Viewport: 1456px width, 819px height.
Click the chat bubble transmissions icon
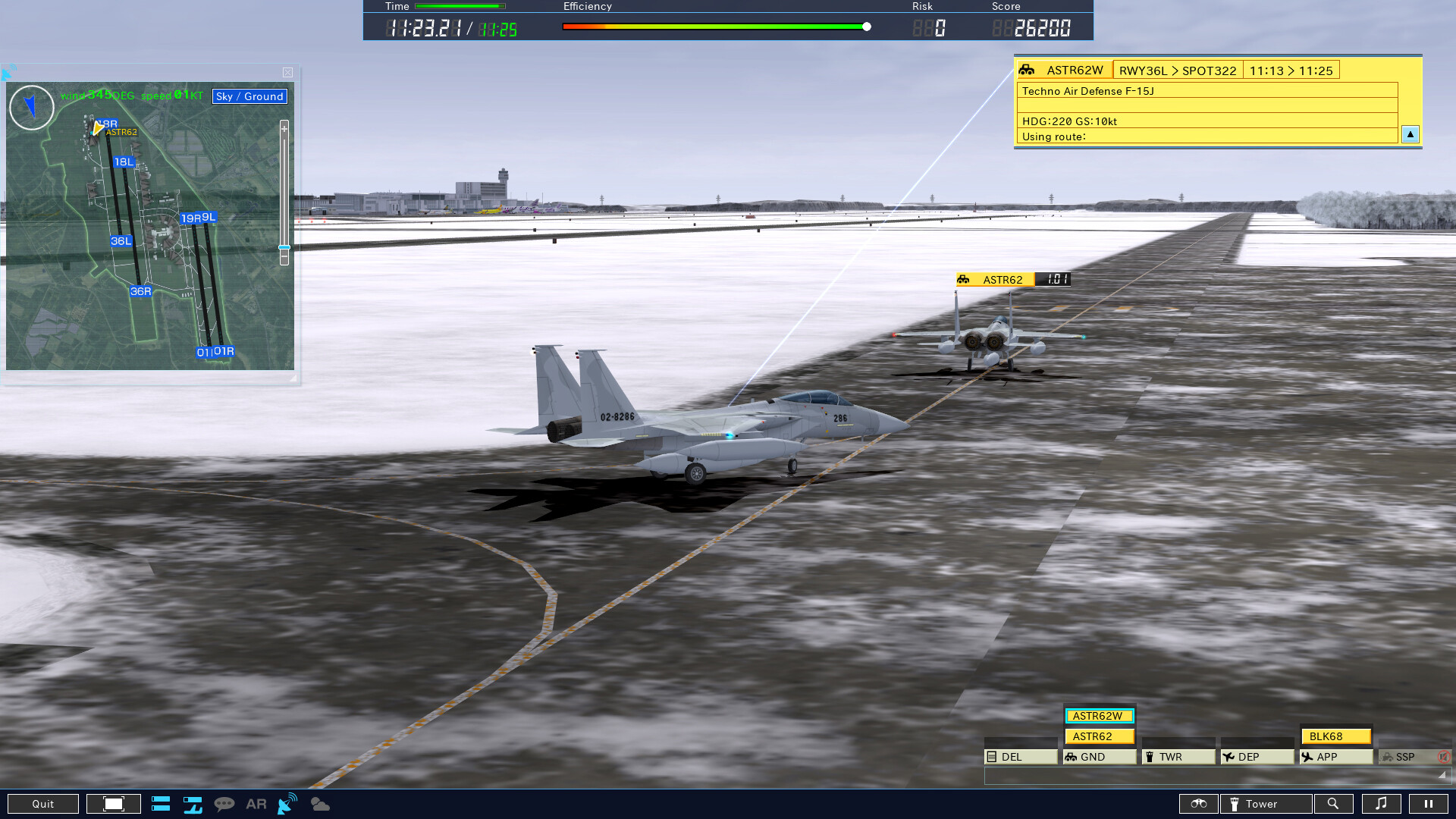225,803
